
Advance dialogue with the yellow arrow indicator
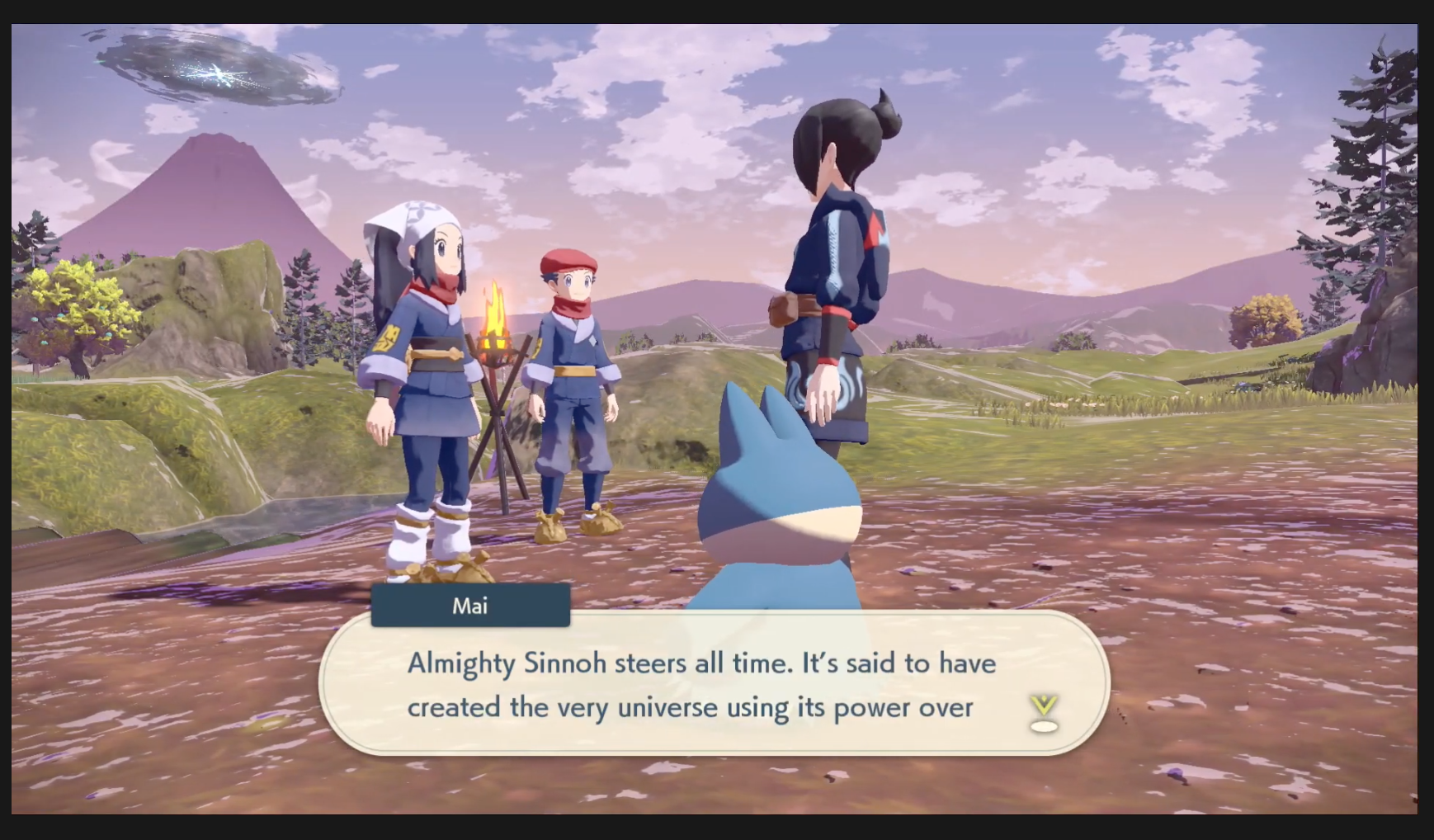tap(1044, 713)
